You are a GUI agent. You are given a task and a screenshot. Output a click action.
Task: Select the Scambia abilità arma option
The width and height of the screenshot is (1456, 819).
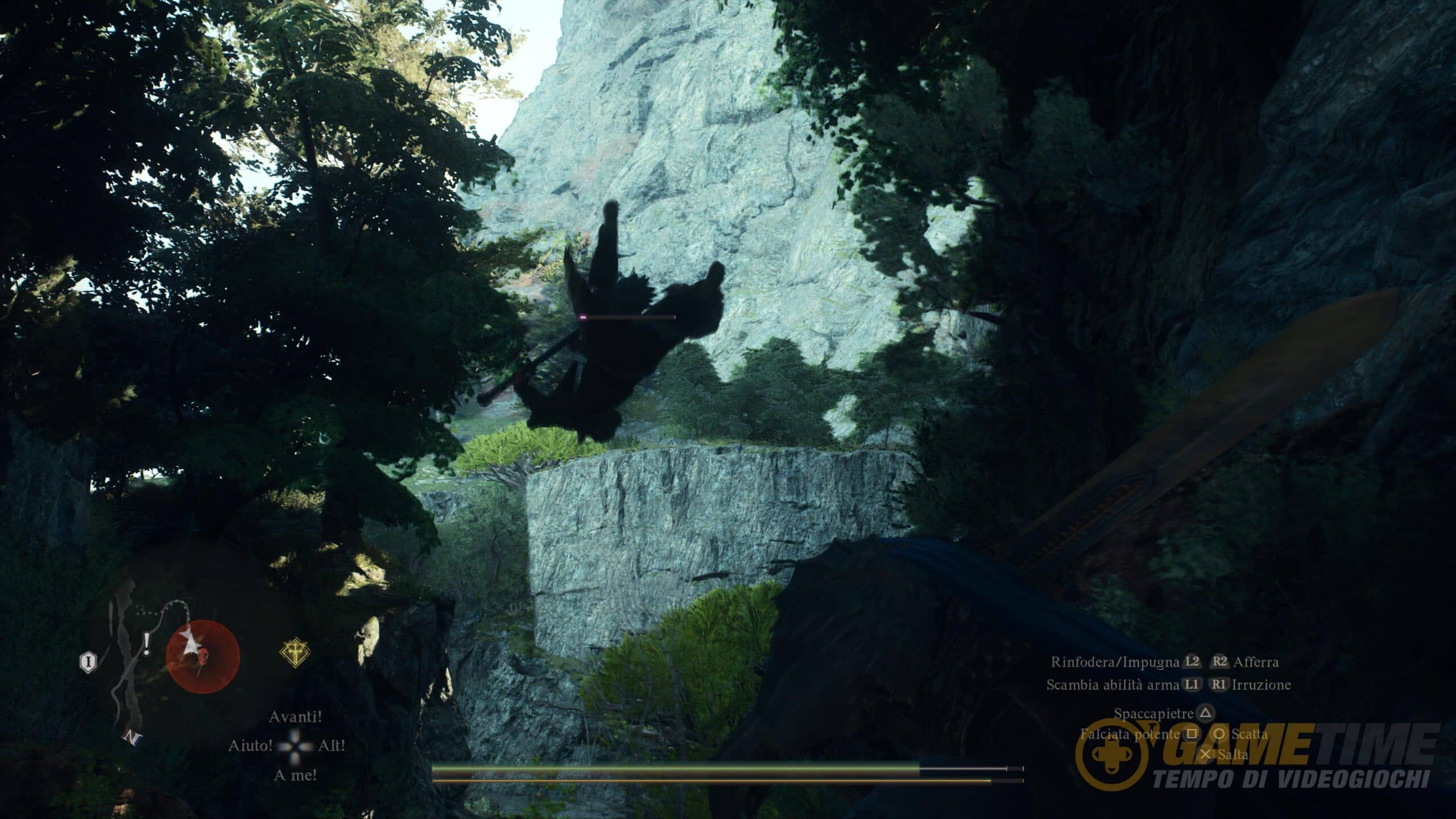[x=1112, y=685]
